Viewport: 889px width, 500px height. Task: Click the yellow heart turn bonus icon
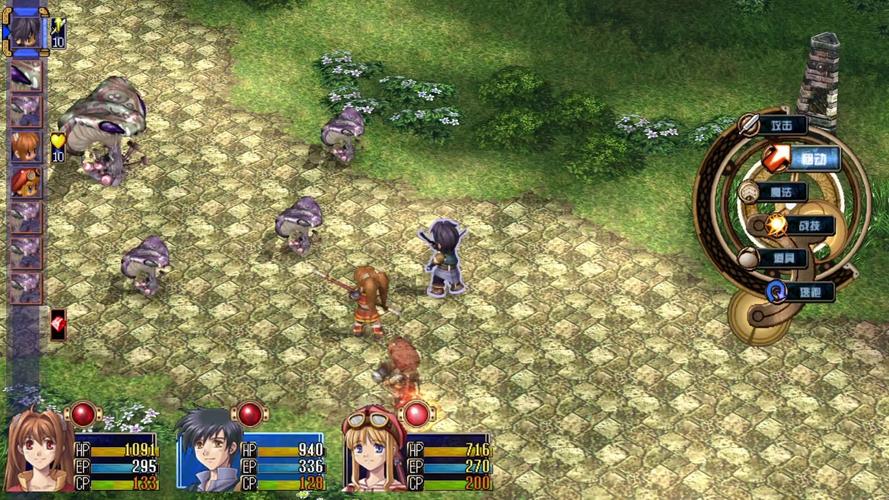(57, 141)
